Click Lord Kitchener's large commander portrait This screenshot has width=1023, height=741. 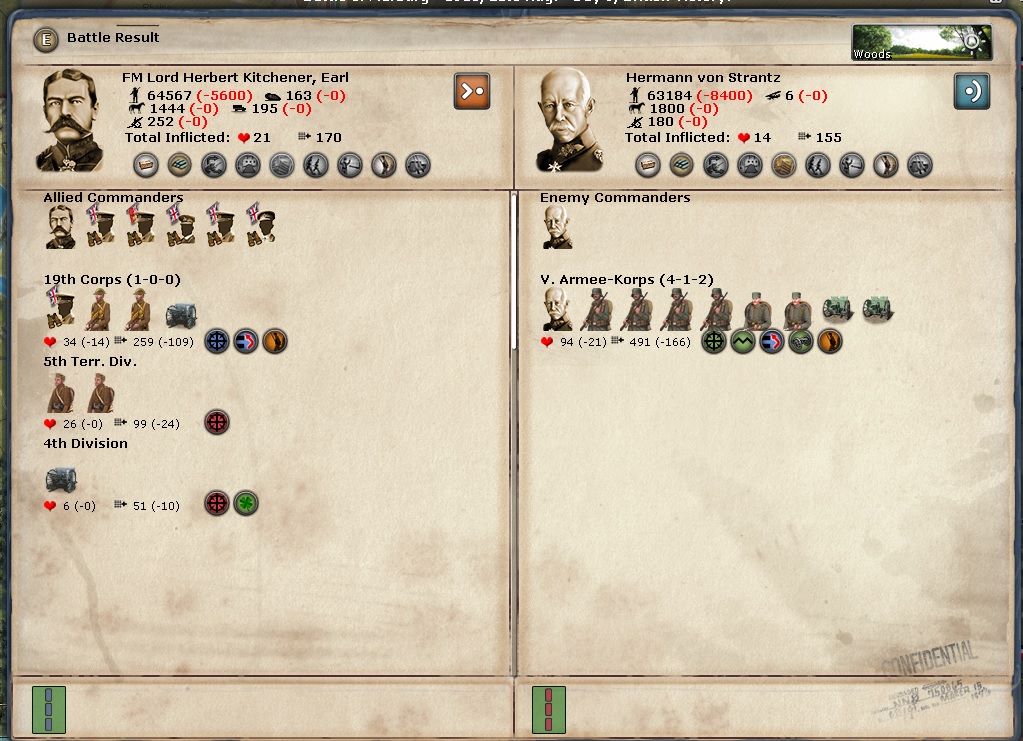(70, 120)
